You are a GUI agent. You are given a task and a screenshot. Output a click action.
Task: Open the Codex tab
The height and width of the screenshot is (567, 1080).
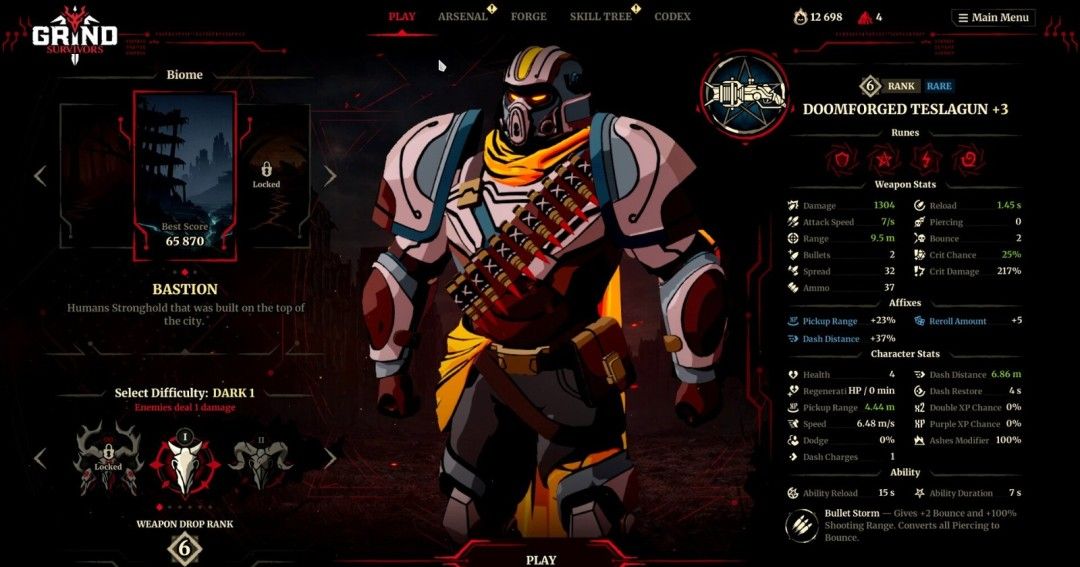[672, 17]
